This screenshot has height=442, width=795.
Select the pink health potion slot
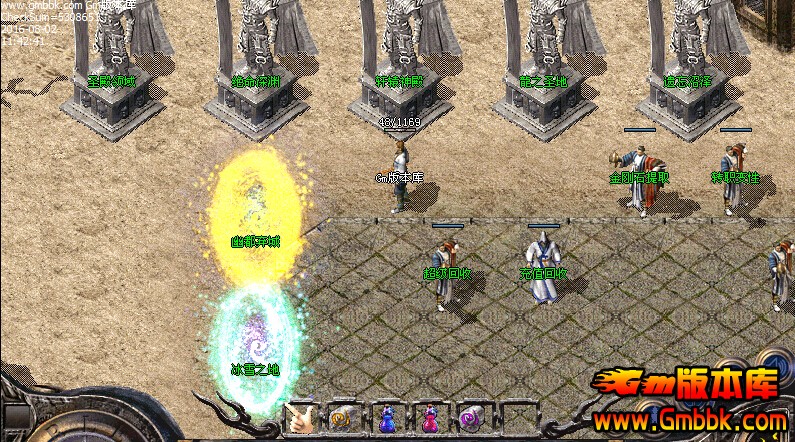pyautogui.click(x=429, y=418)
